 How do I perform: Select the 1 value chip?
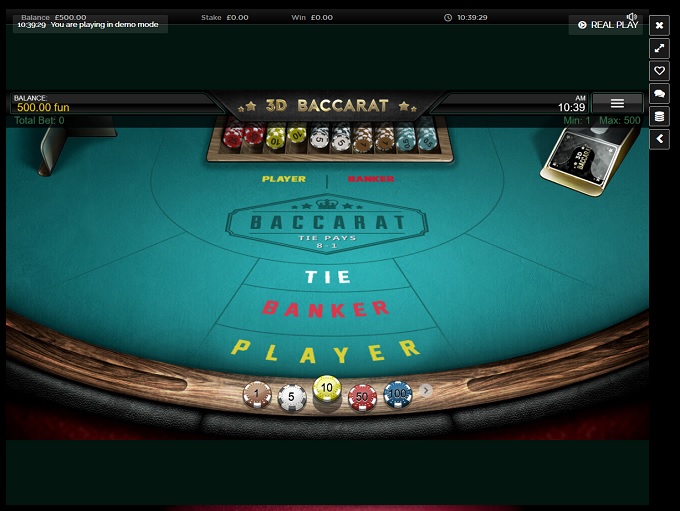257,396
